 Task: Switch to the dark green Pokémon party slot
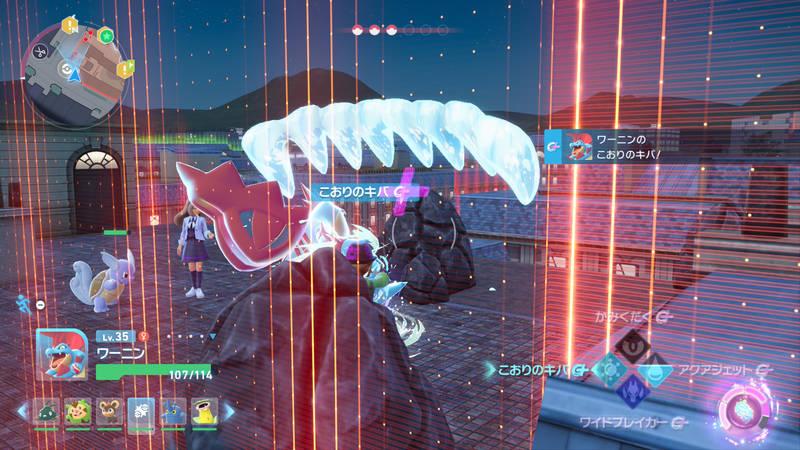point(47,411)
